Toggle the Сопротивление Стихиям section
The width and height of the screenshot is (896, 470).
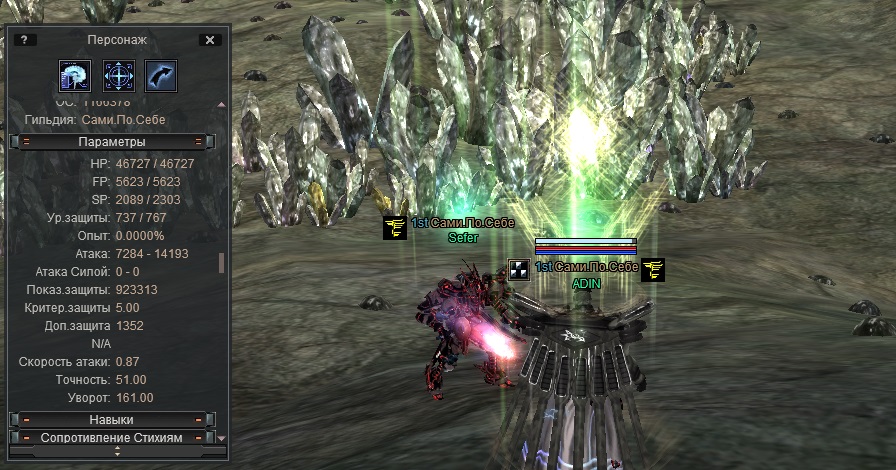pyautogui.click(x=111, y=438)
